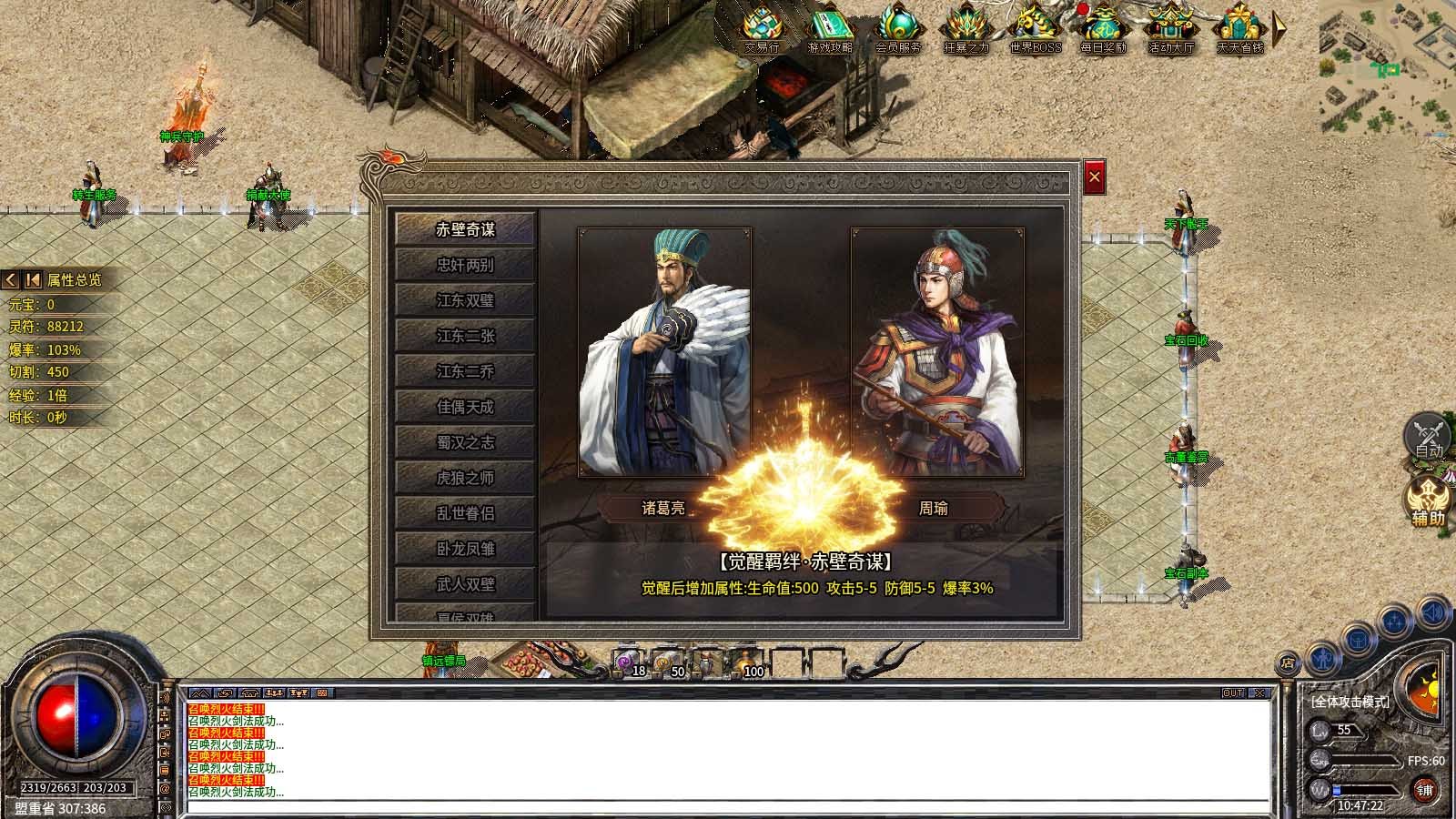Viewport: 1456px width, 819px height.
Task: Show the 卧龙凤雏 bond
Action: tap(465, 549)
